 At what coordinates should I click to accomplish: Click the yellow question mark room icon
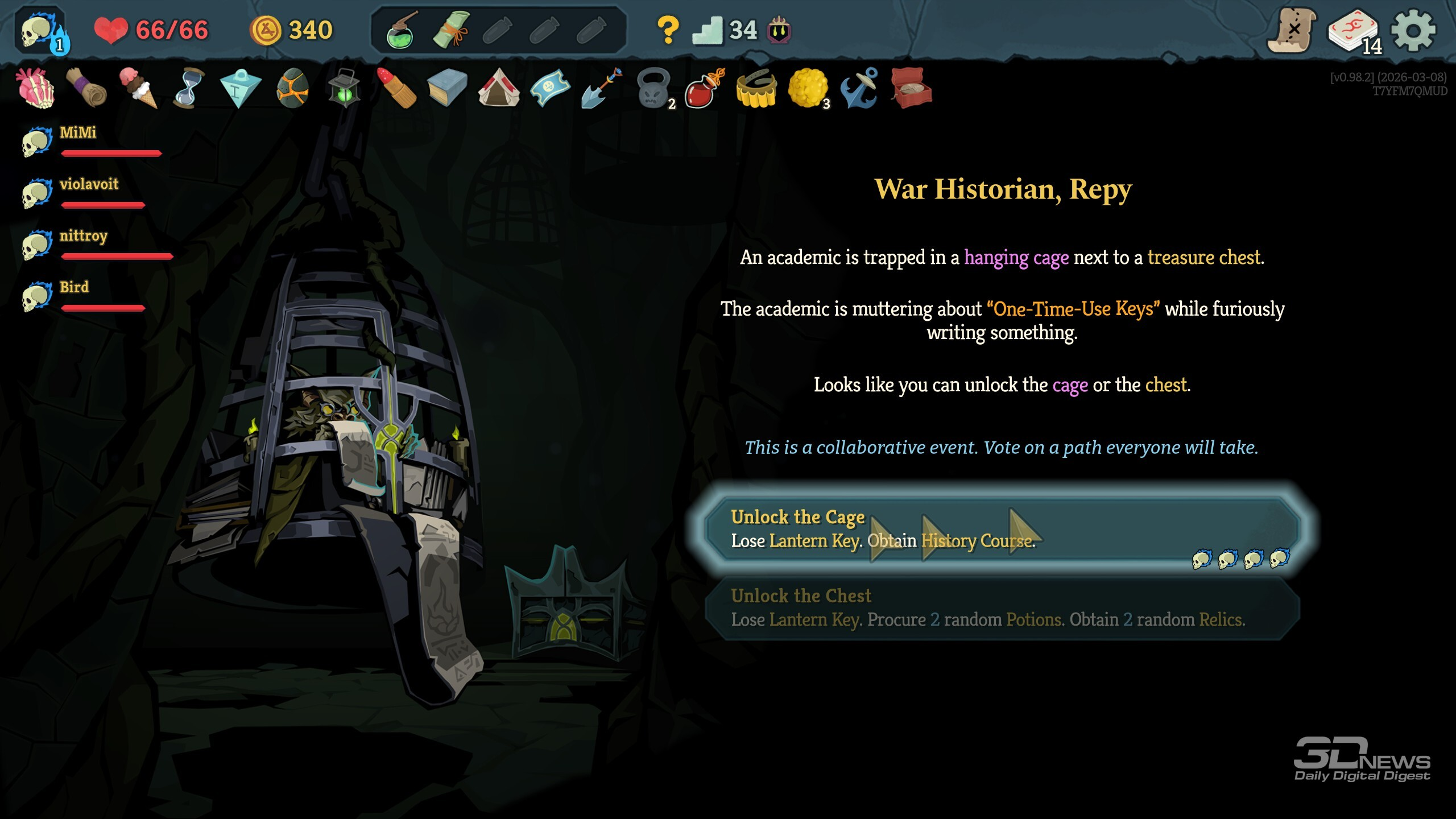pyautogui.click(x=667, y=30)
